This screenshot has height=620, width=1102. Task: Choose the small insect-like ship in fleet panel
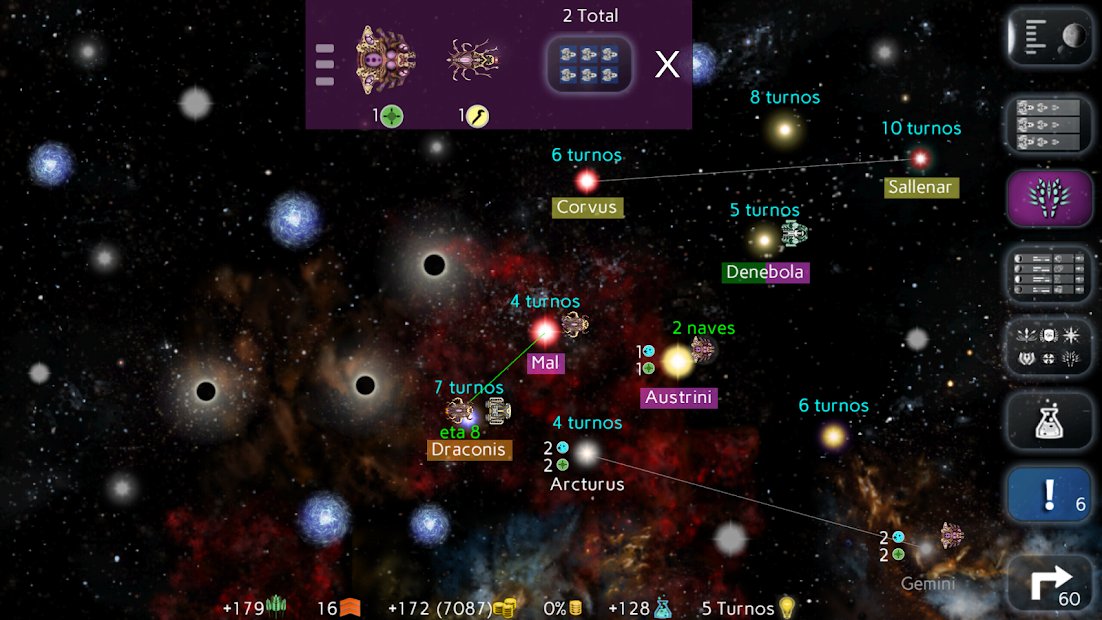click(474, 60)
